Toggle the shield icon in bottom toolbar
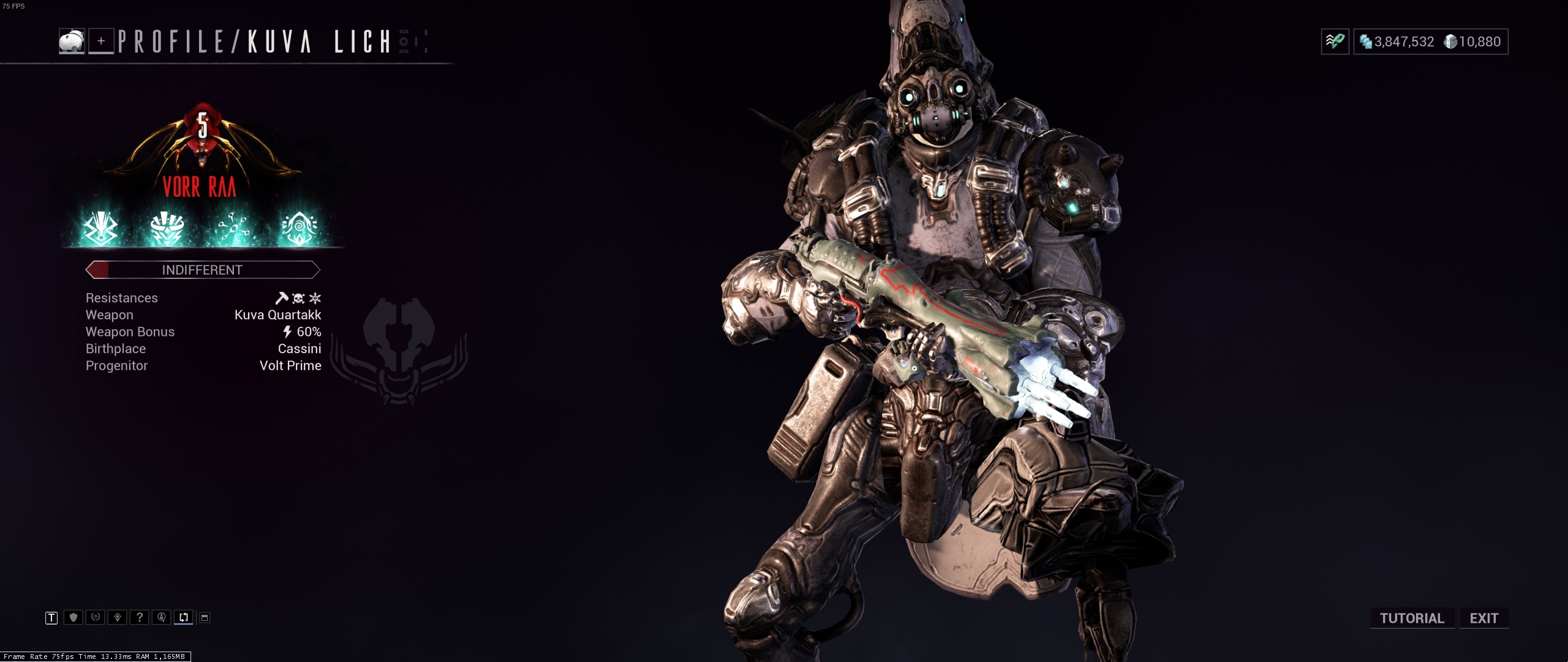The height and width of the screenshot is (662, 1568). [73, 617]
